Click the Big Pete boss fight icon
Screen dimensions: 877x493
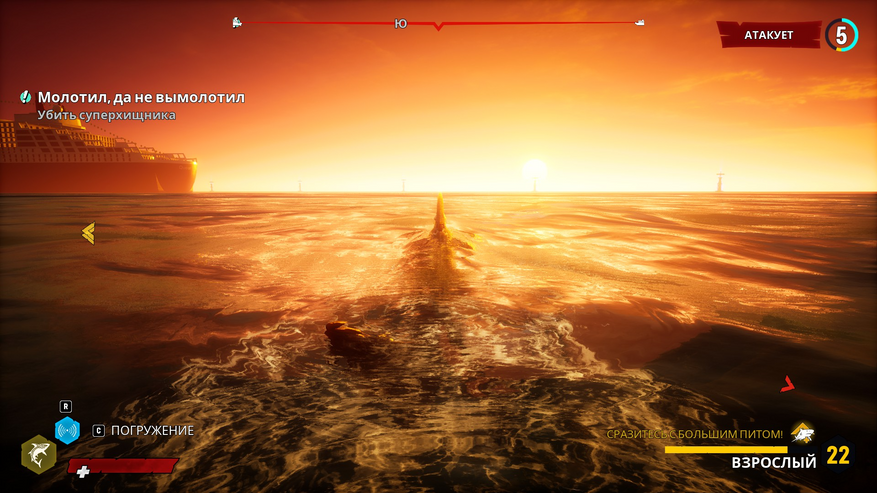[x=802, y=433]
